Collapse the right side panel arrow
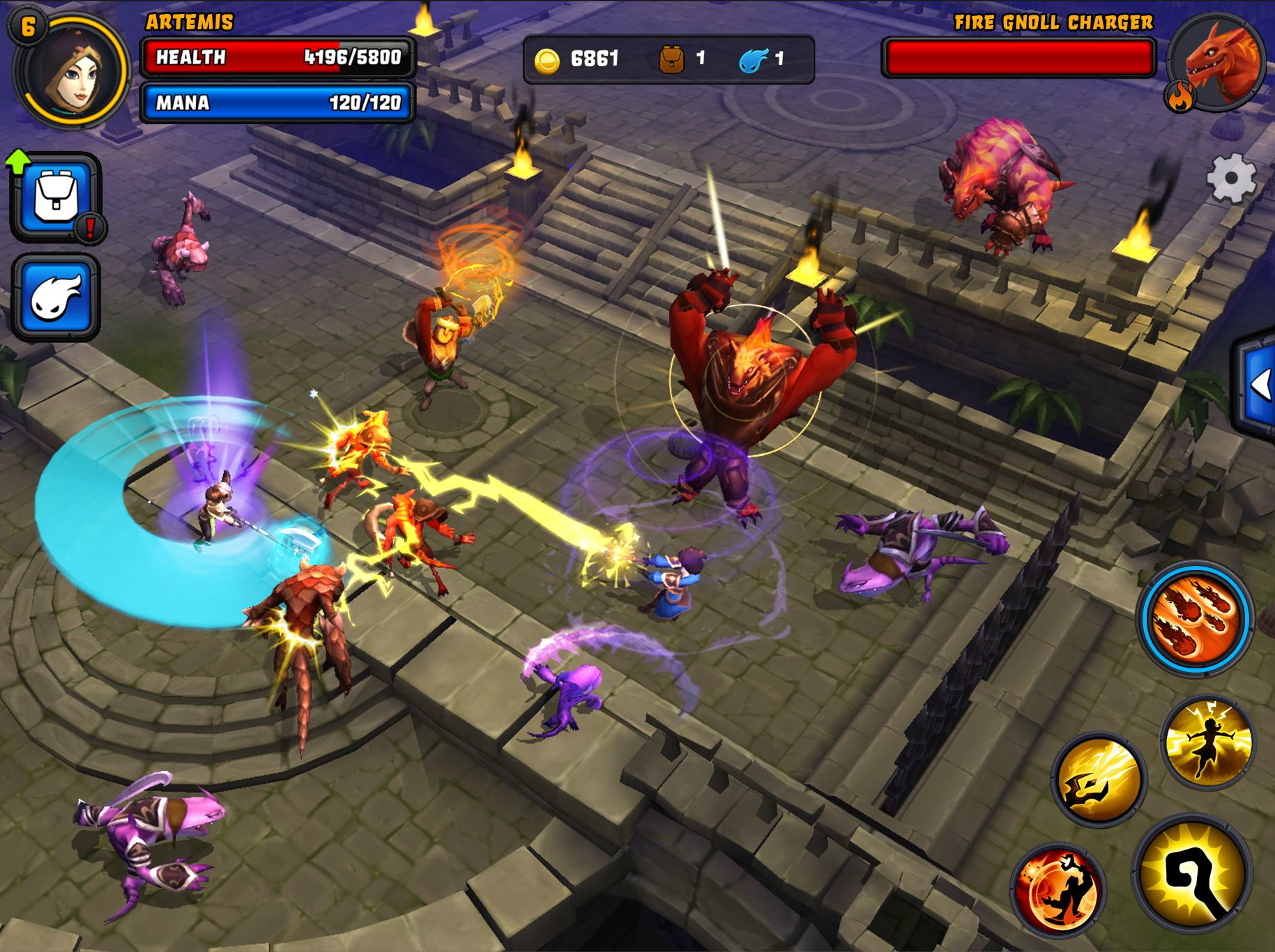Image resolution: width=1275 pixels, height=952 pixels. click(x=1263, y=383)
